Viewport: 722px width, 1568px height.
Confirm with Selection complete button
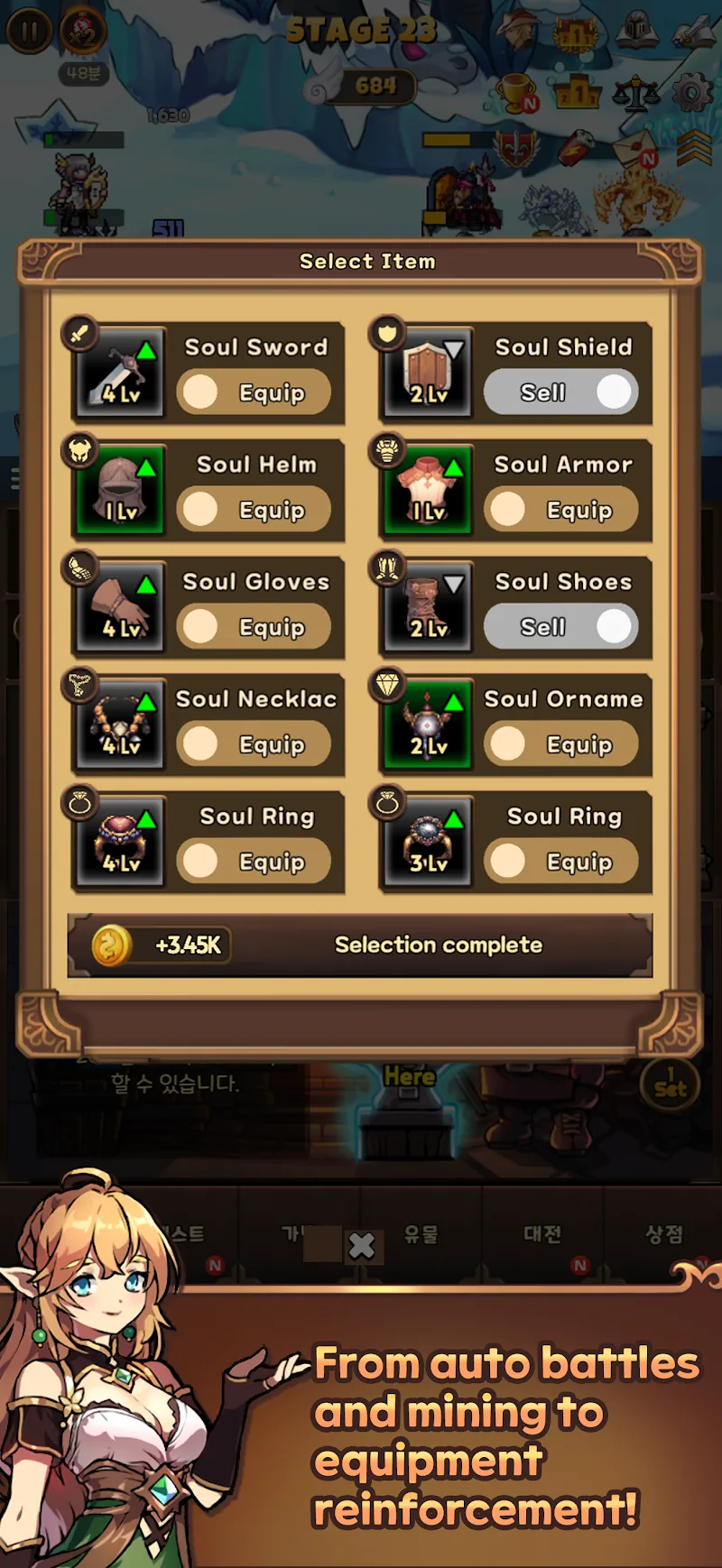[x=439, y=945]
